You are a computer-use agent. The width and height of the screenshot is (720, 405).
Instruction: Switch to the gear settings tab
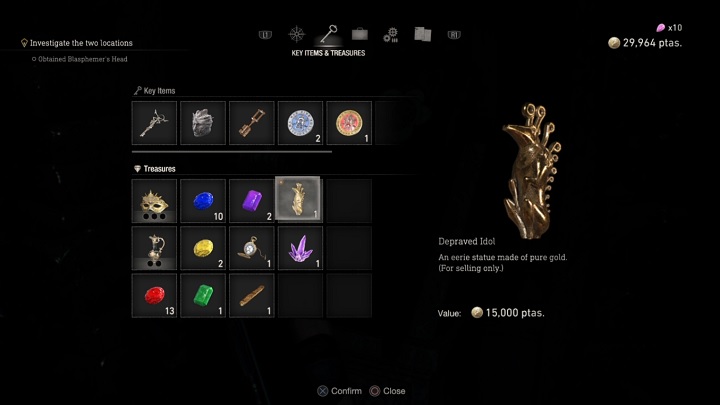point(391,34)
